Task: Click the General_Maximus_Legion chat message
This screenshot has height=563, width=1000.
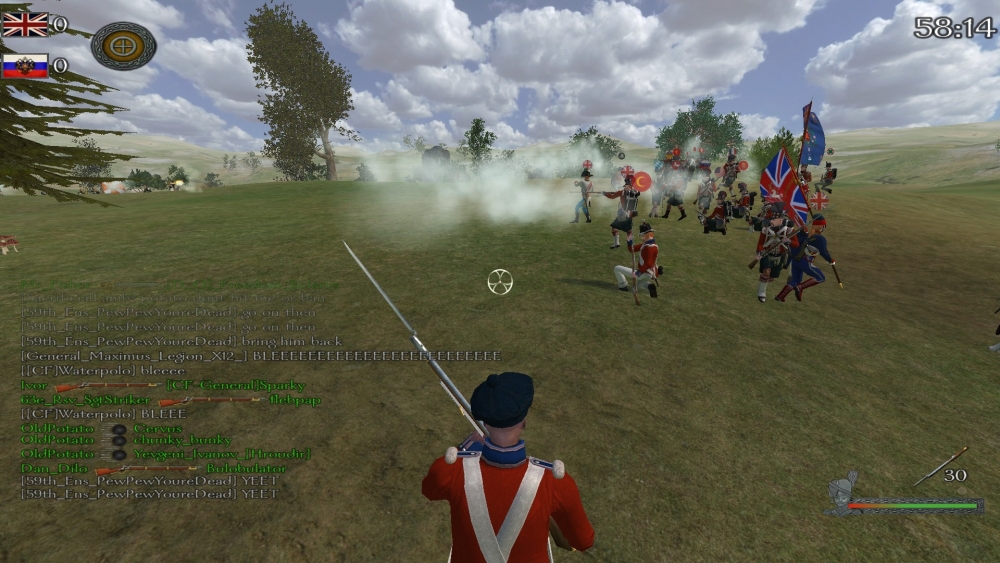Action: pyautogui.click(x=261, y=356)
